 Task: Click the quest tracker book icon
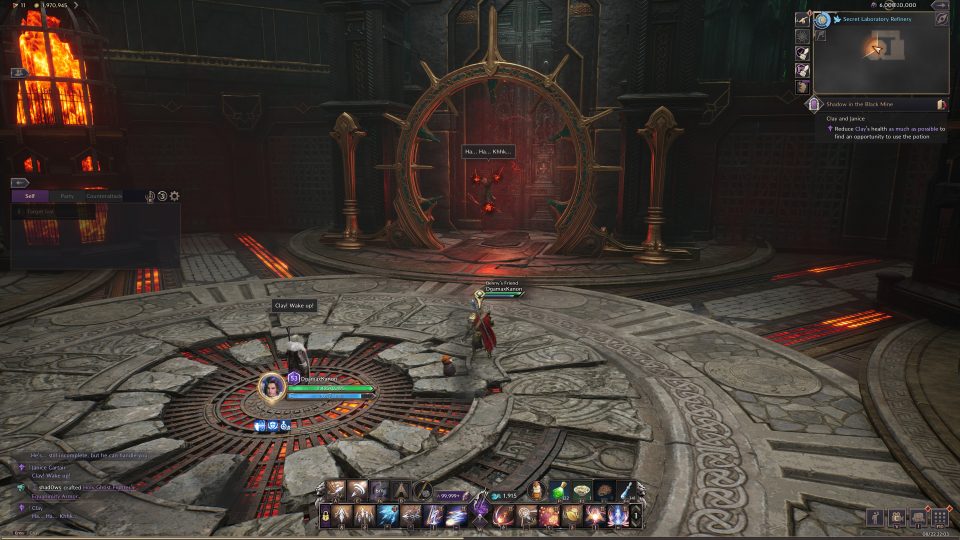pos(941,104)
